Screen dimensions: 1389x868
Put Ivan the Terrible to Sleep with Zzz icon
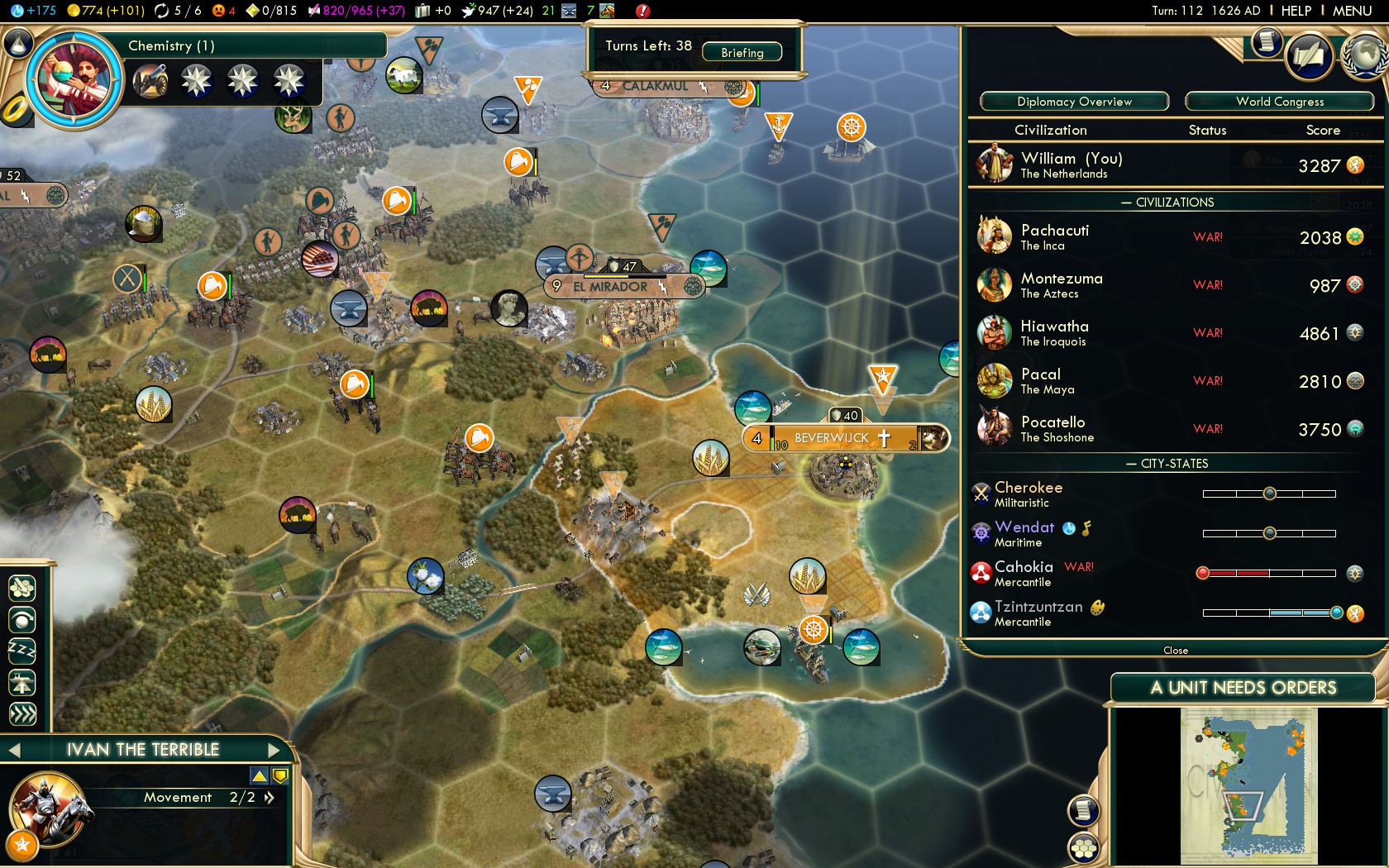22,651
